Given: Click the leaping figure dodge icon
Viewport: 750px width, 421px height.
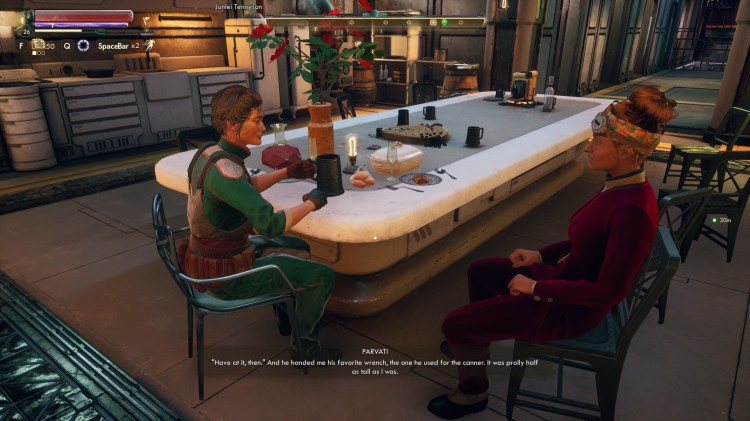Looking at the screenshot, I should point(149,45).
